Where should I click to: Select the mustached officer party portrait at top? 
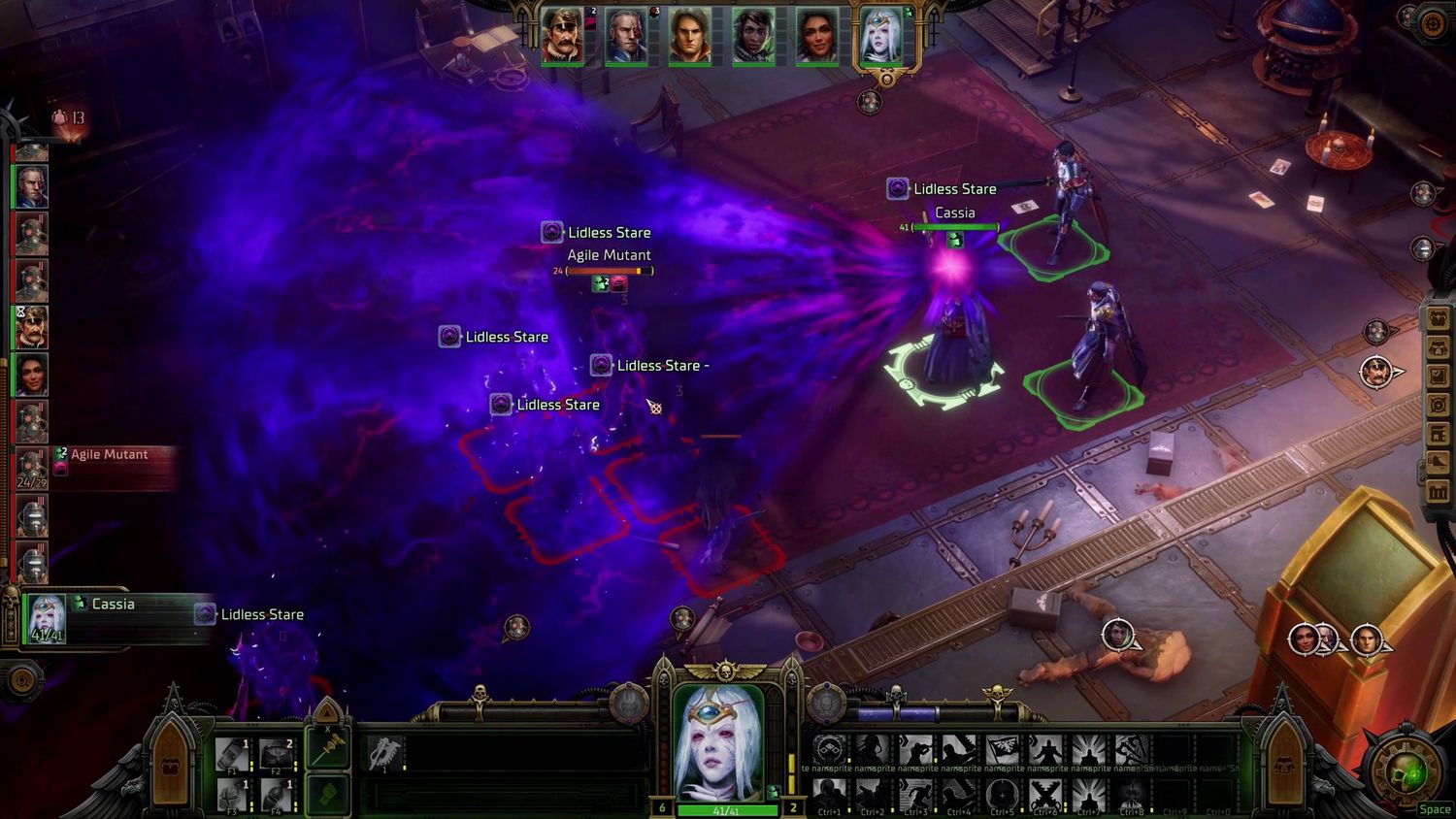point(563,39)
